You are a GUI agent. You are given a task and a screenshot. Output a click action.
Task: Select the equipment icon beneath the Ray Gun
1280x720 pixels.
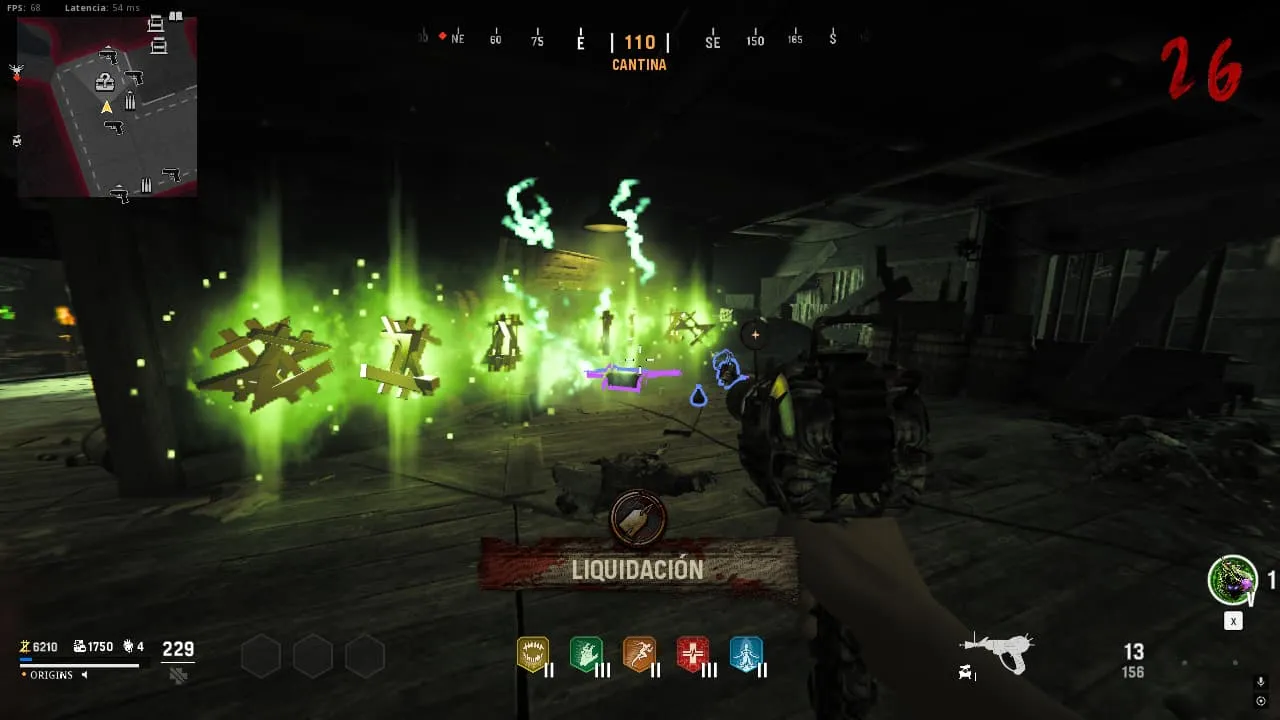pos(966,673)
